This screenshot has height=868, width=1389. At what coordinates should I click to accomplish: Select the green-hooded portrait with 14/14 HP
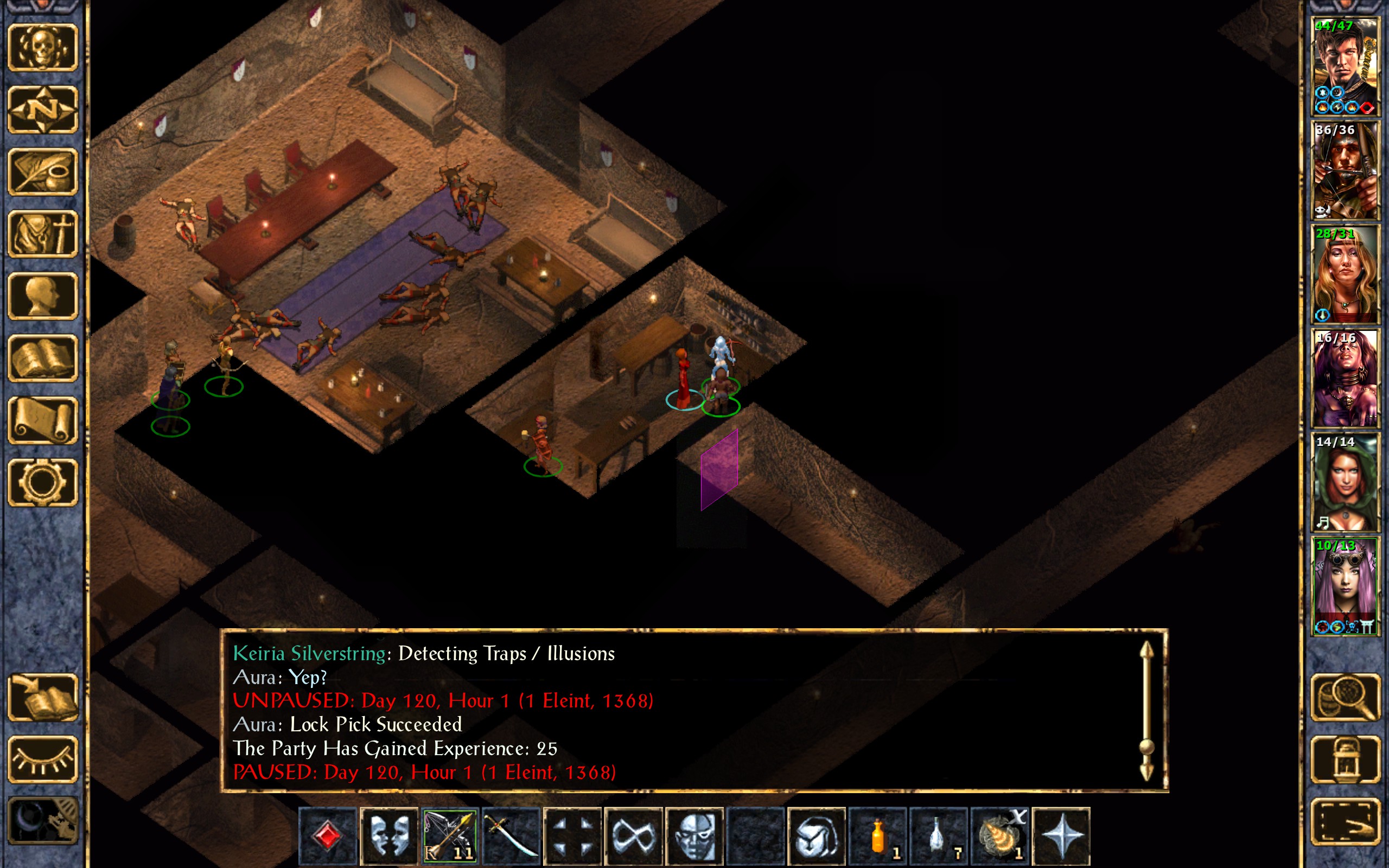(1345, 482)
